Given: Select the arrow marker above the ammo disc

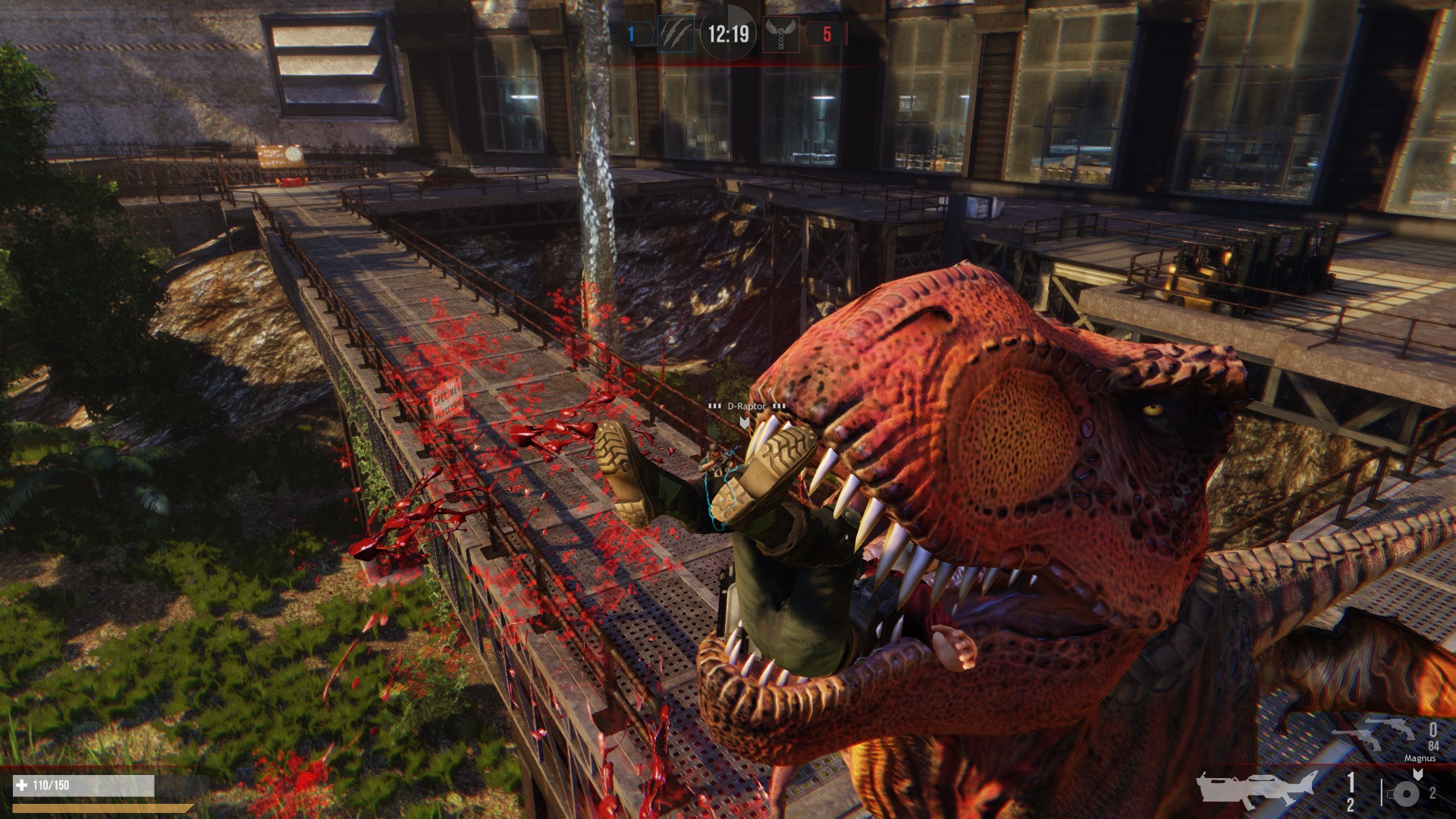Looking at the screenshot, I should [1418, 773].
